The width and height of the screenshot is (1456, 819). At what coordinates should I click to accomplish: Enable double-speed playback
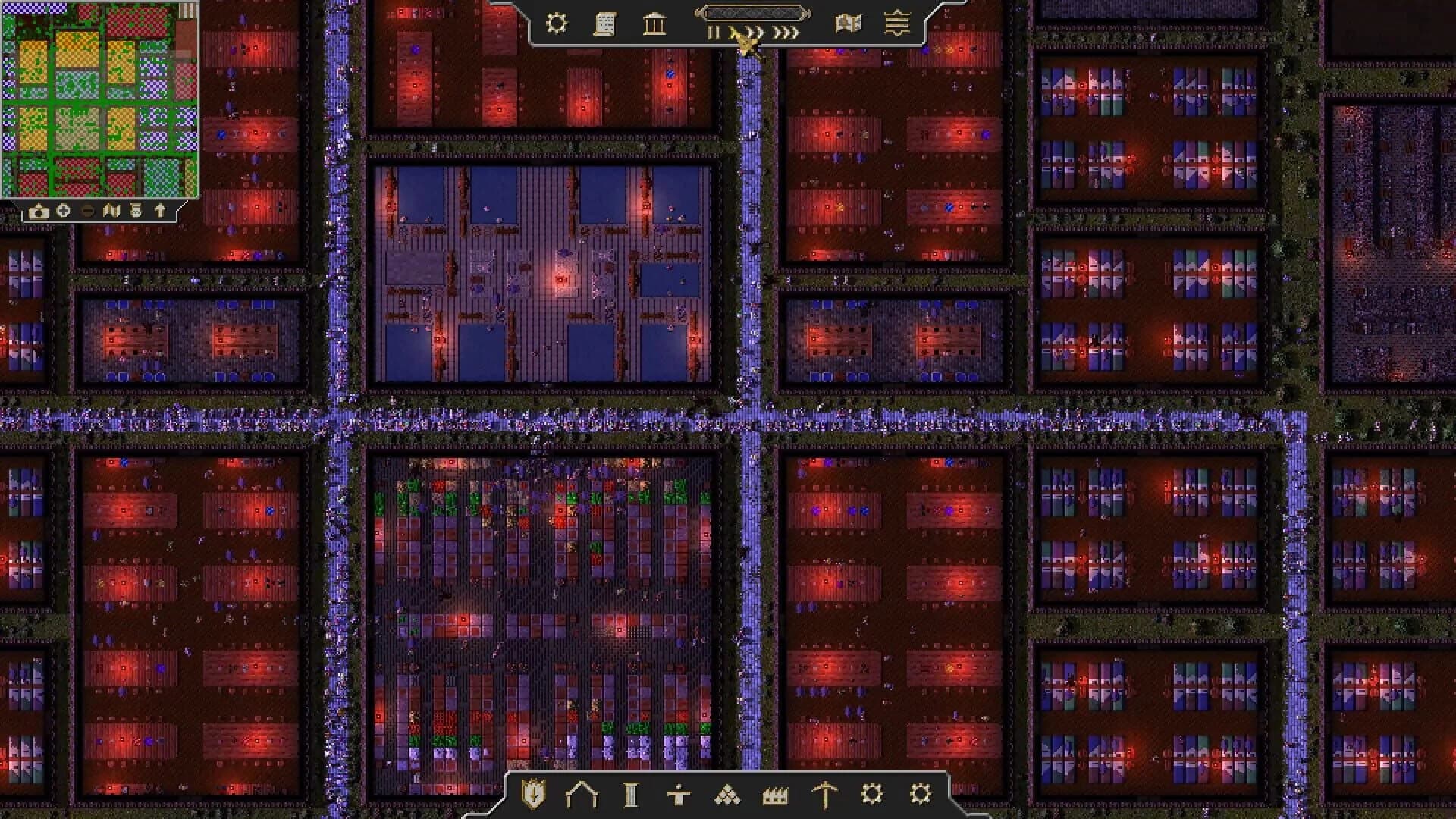tap(755, 32)
